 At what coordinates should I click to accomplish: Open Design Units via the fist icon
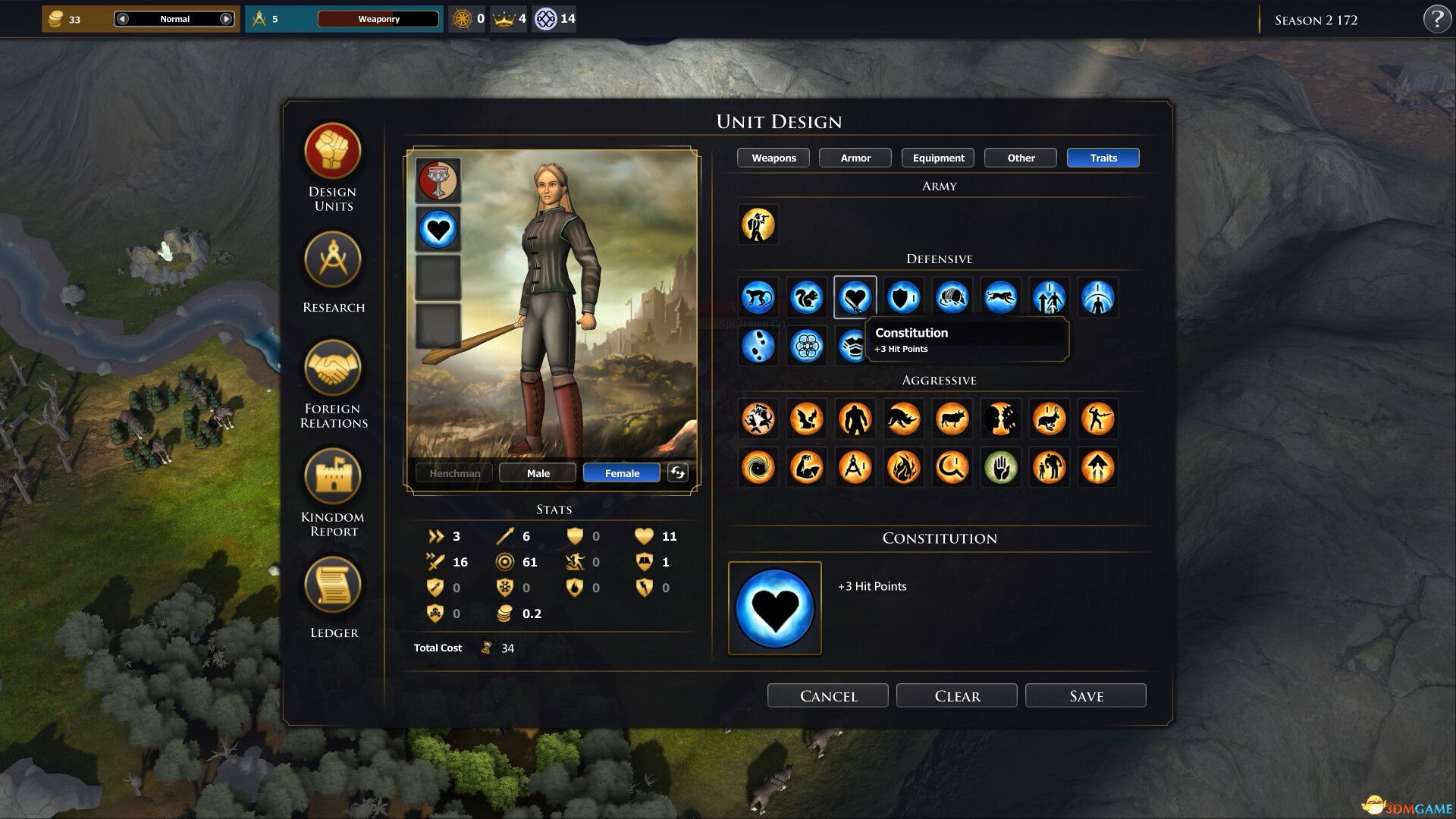coord(332,151)
